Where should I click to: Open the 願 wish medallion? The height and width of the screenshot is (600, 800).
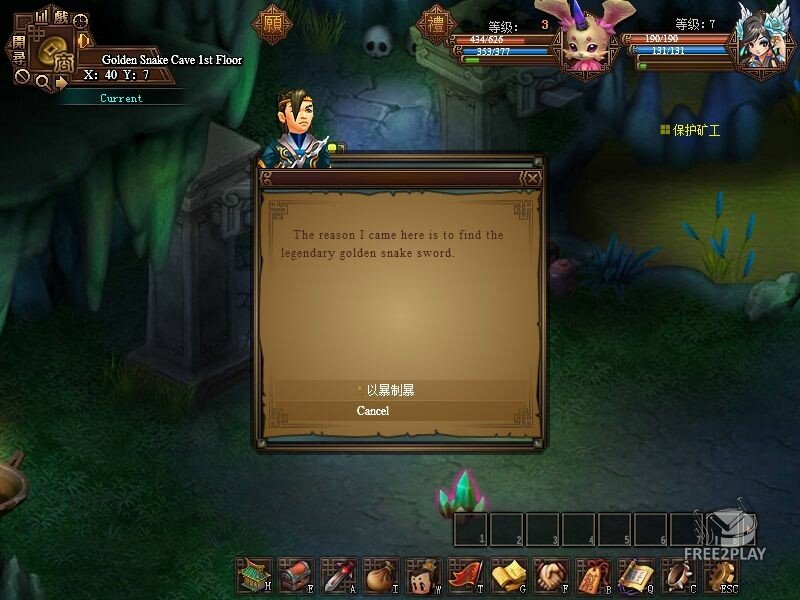pyautogui.click(x=271, y=24)
